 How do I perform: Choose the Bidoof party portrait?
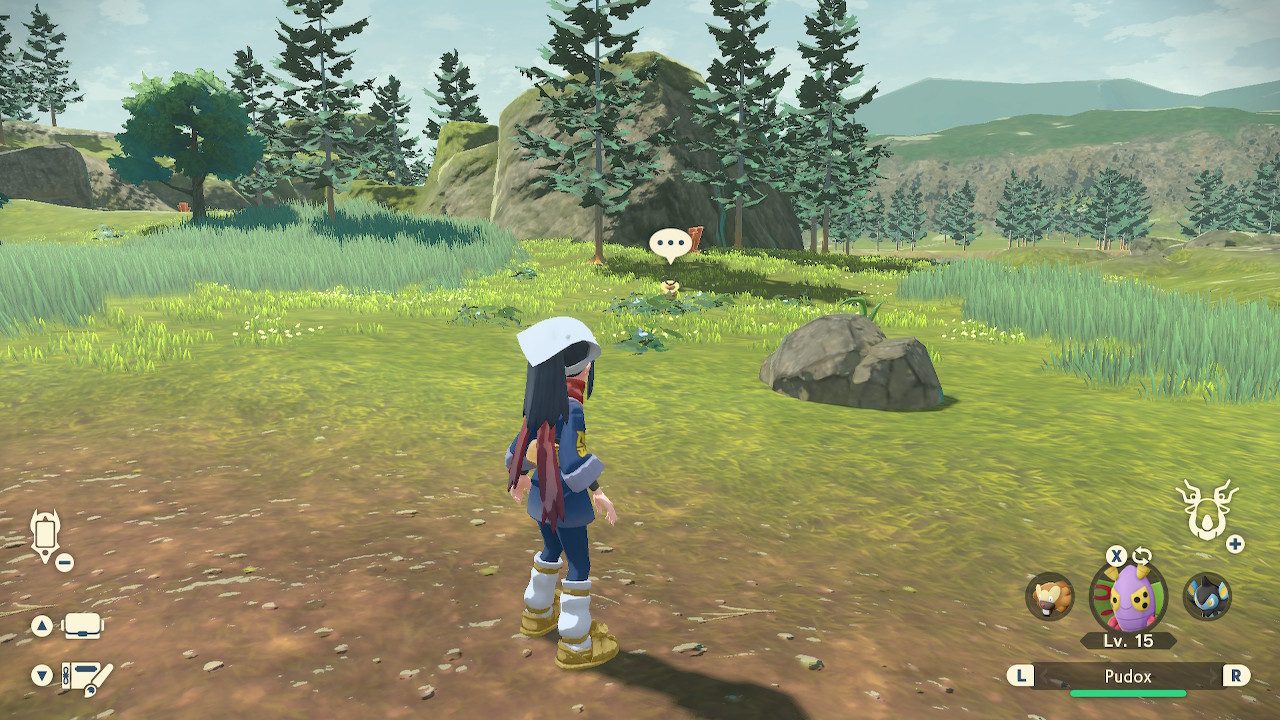point(1049,597)
